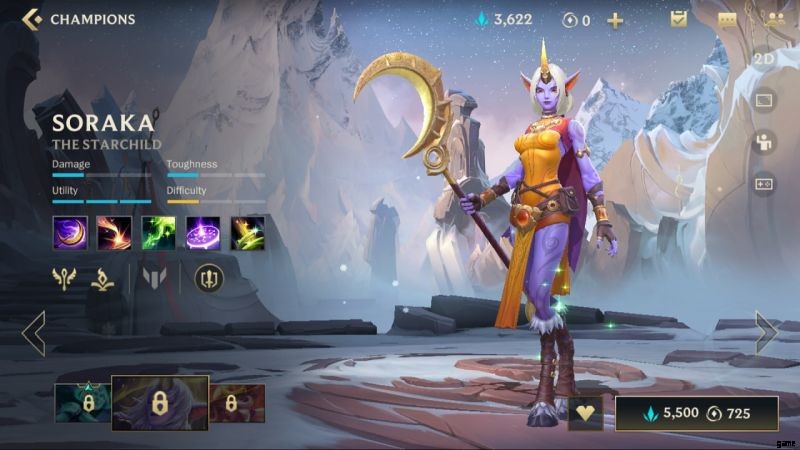Toggle the 2D view button
This screenshot has height=450, width=800.
click(764, 60)
